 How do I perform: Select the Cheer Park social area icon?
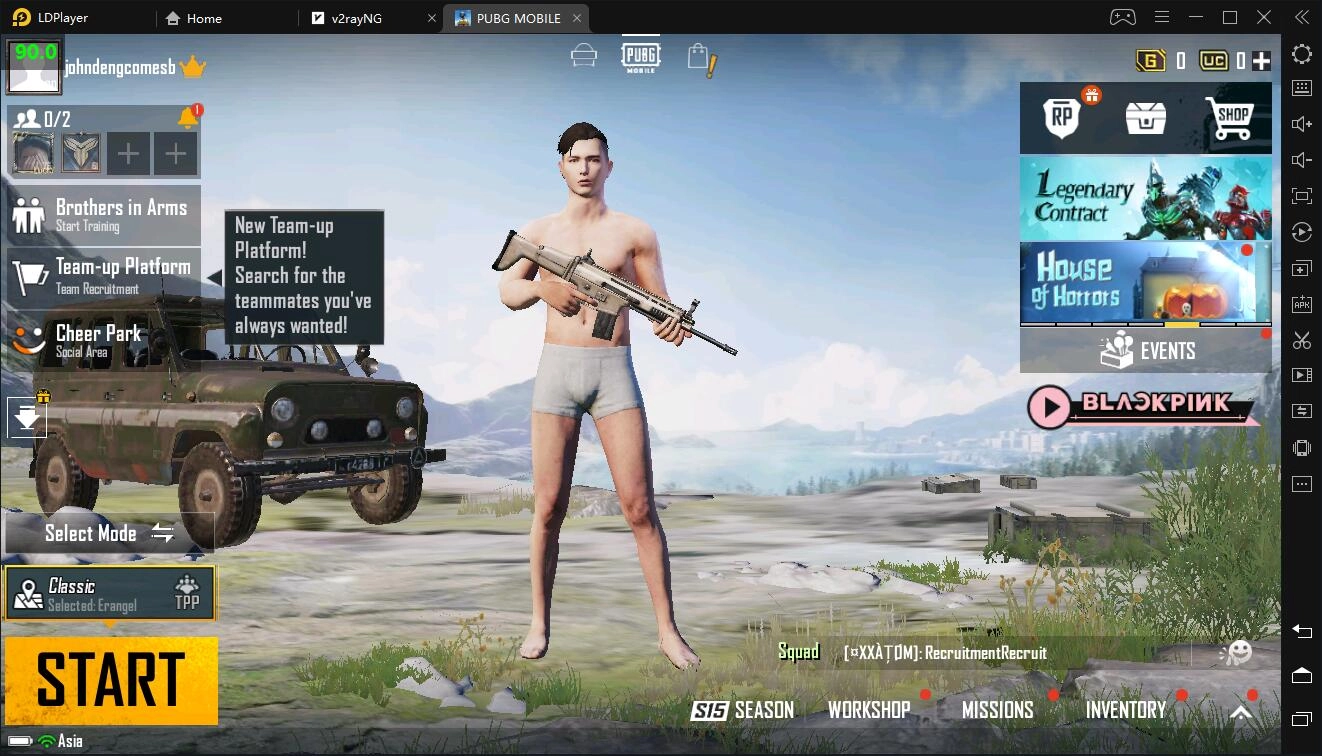[27, 340]
